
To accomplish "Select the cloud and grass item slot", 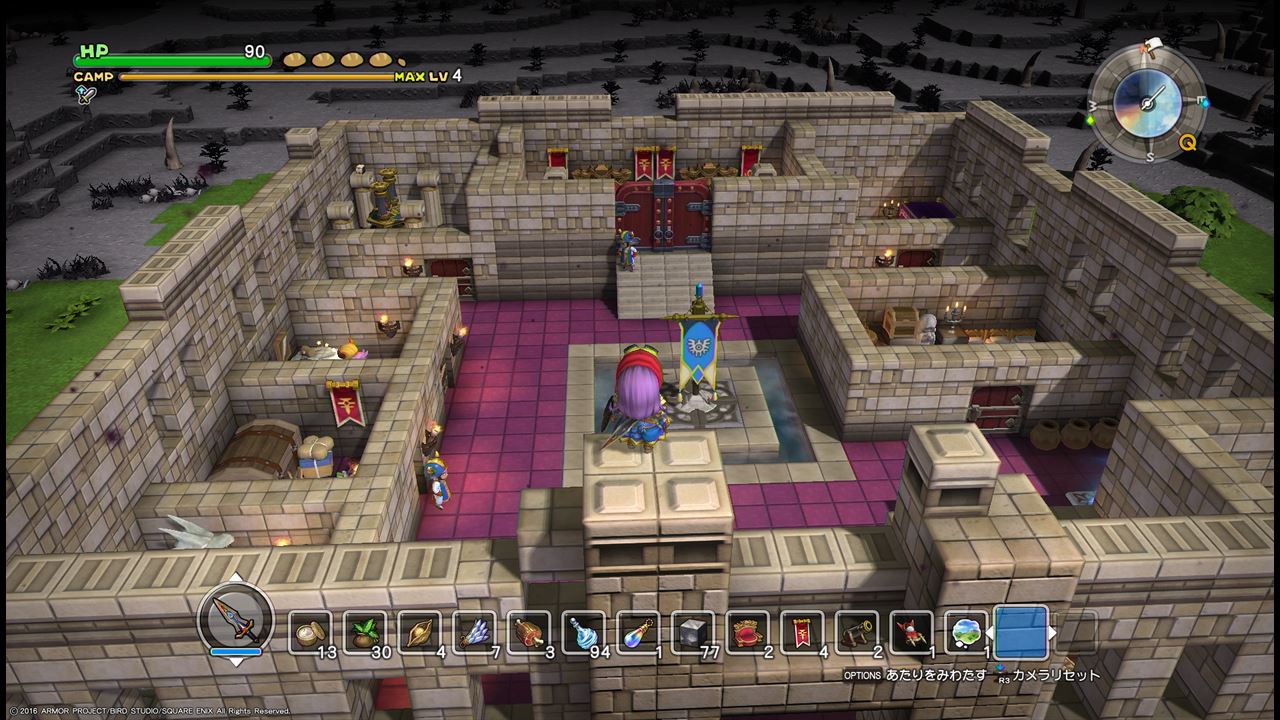I will click(966, 632).
